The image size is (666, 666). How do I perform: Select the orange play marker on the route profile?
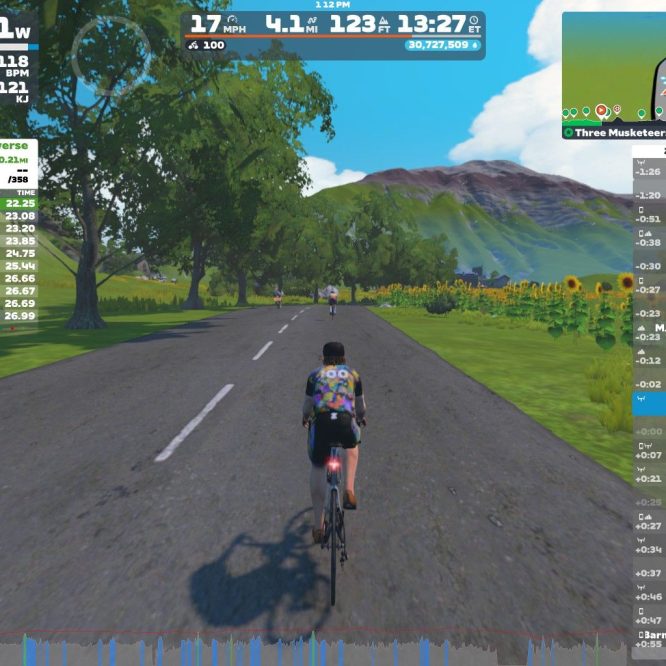(601, 111)
